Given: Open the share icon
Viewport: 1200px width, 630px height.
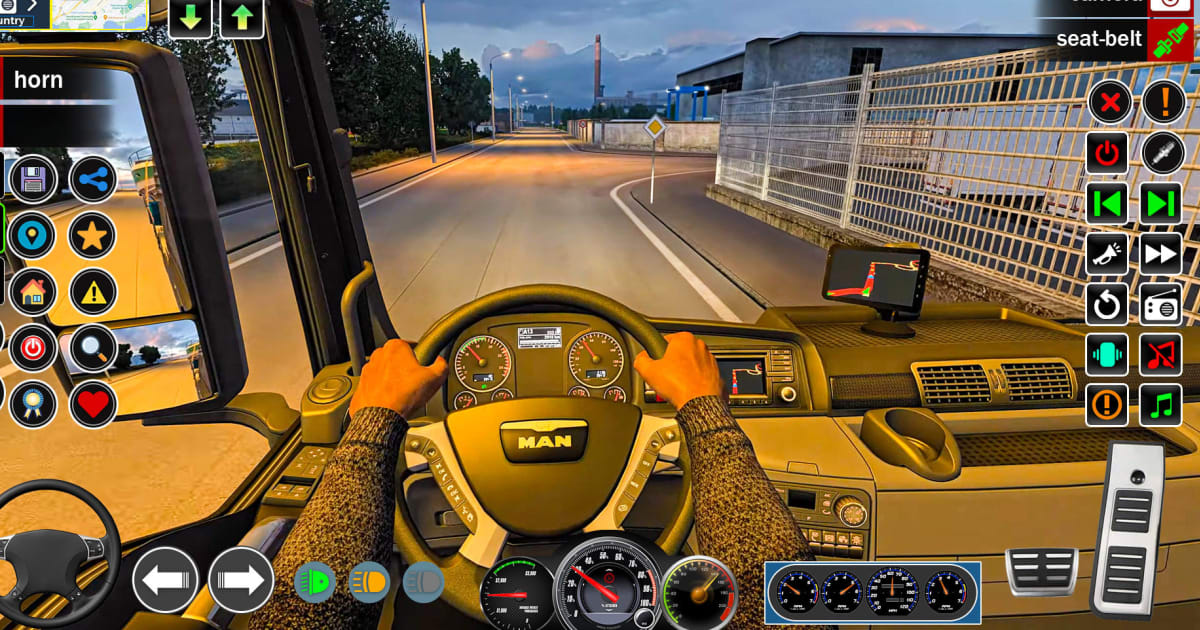Looking at the screenshot, I should 93,180.
